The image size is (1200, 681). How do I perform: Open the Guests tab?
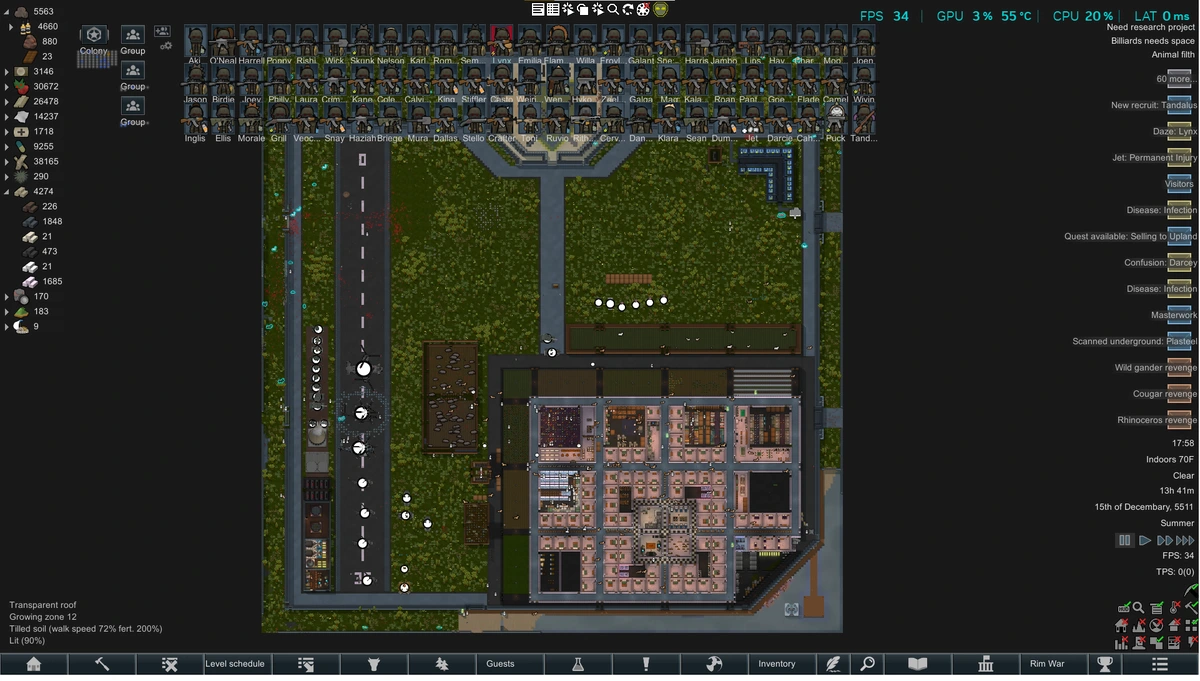[x=500, y=664]
